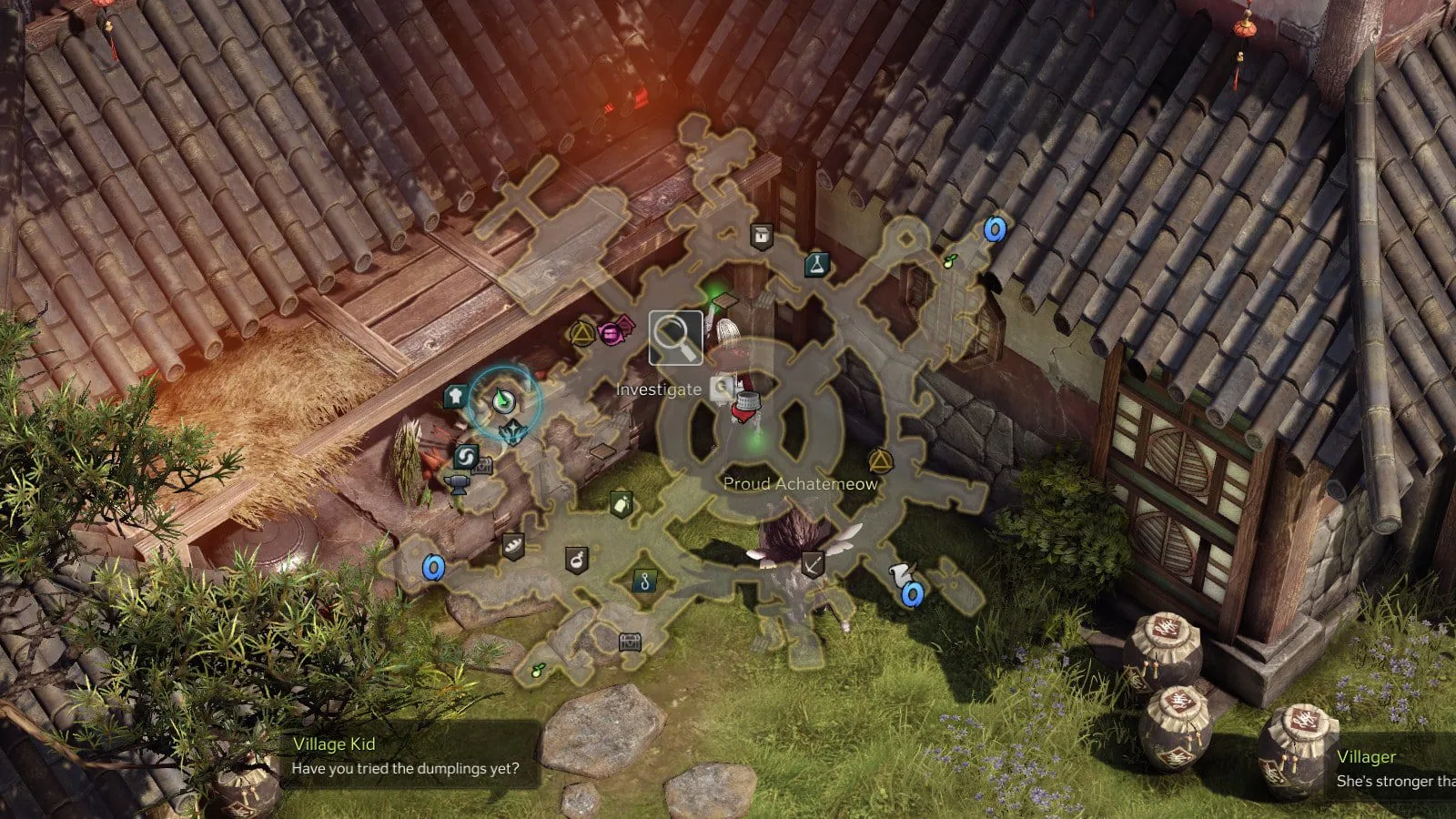Screen dimensions: 1456x819
Task: Select the chef hat cook marker on map
Action: pyautogui.click(x=455, y=396)
